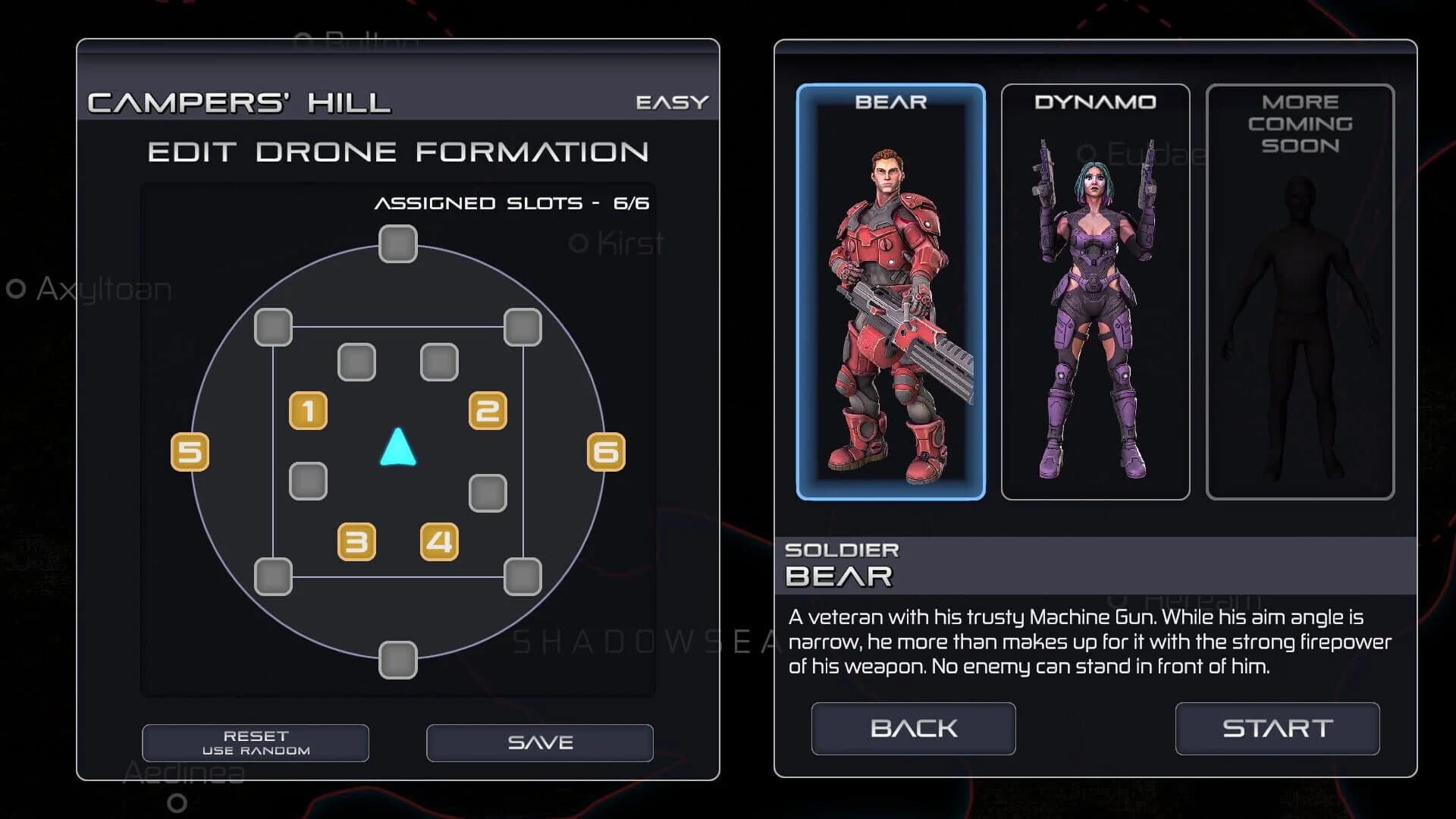Switch to the Dynamo soldier card

tap(1095, 292)
